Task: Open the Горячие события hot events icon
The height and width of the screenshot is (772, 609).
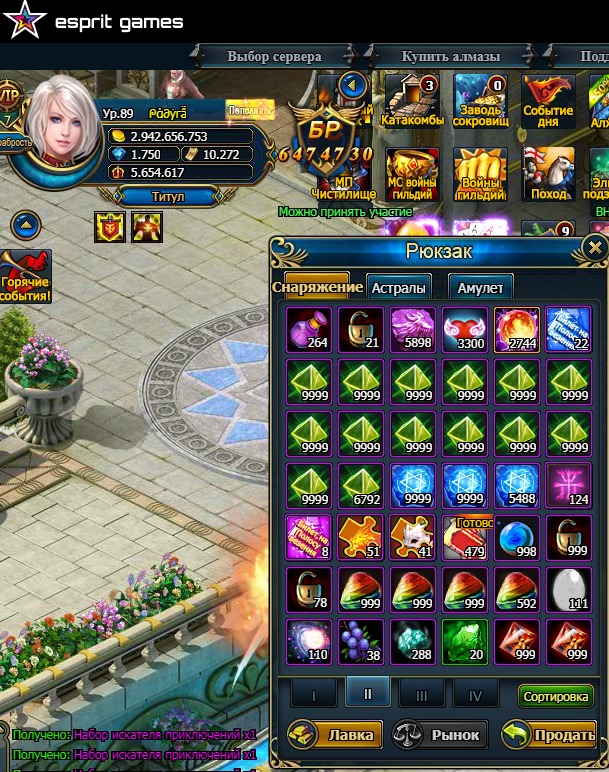Action: tap(25, 277)
